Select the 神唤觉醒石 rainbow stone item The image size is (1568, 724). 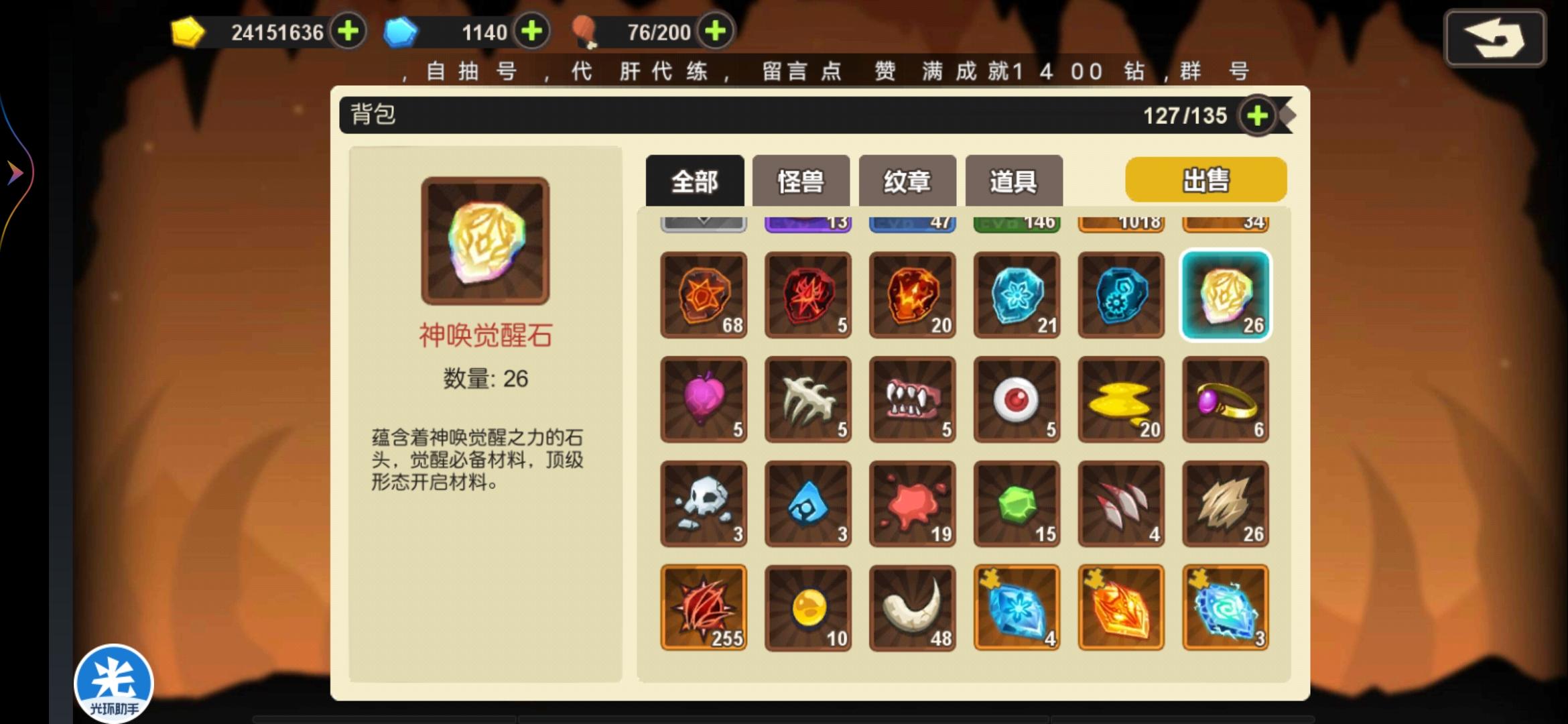(x=1224, y=295)
